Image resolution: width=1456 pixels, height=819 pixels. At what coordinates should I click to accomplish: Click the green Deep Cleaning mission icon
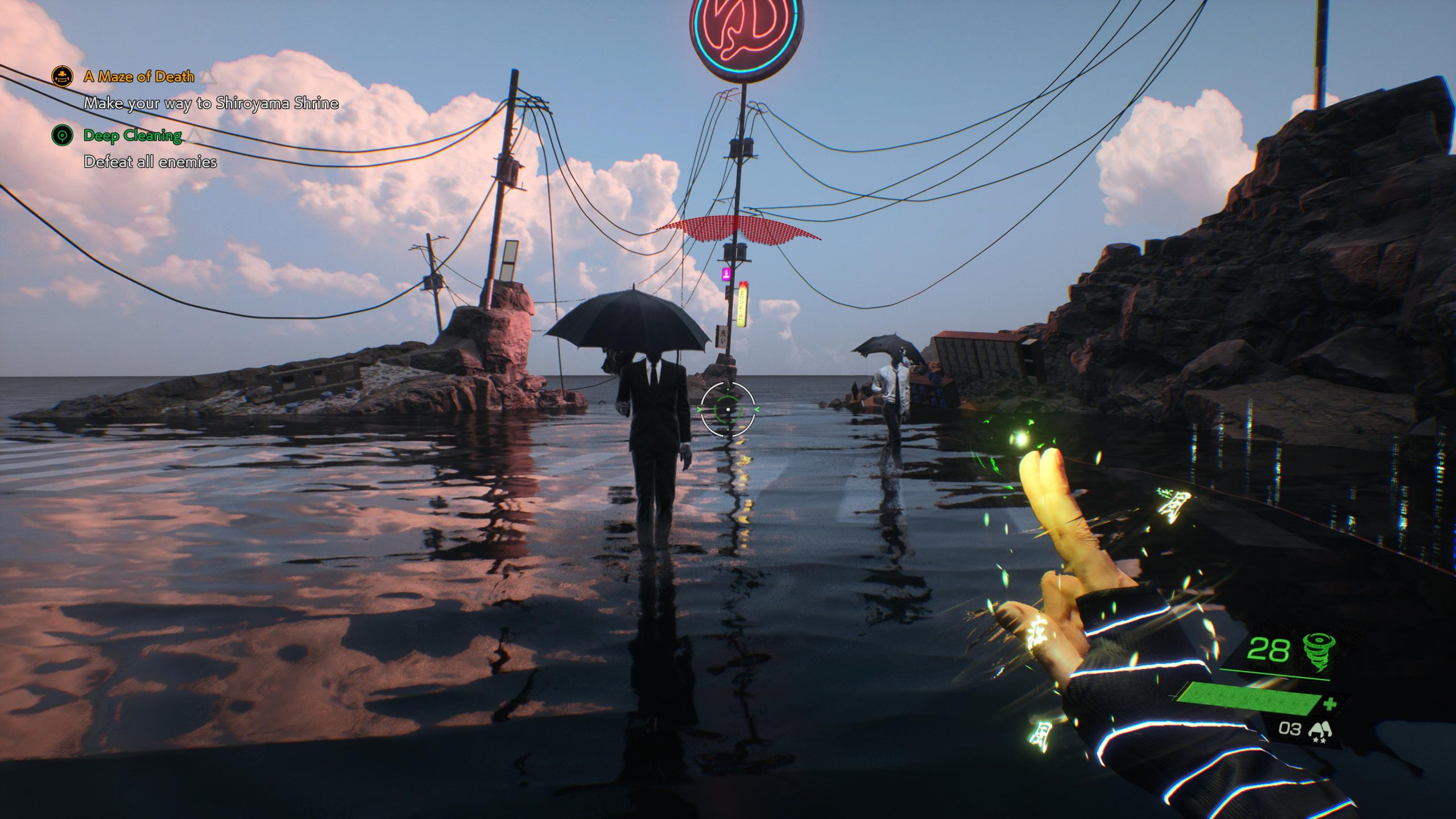(63, 135)
